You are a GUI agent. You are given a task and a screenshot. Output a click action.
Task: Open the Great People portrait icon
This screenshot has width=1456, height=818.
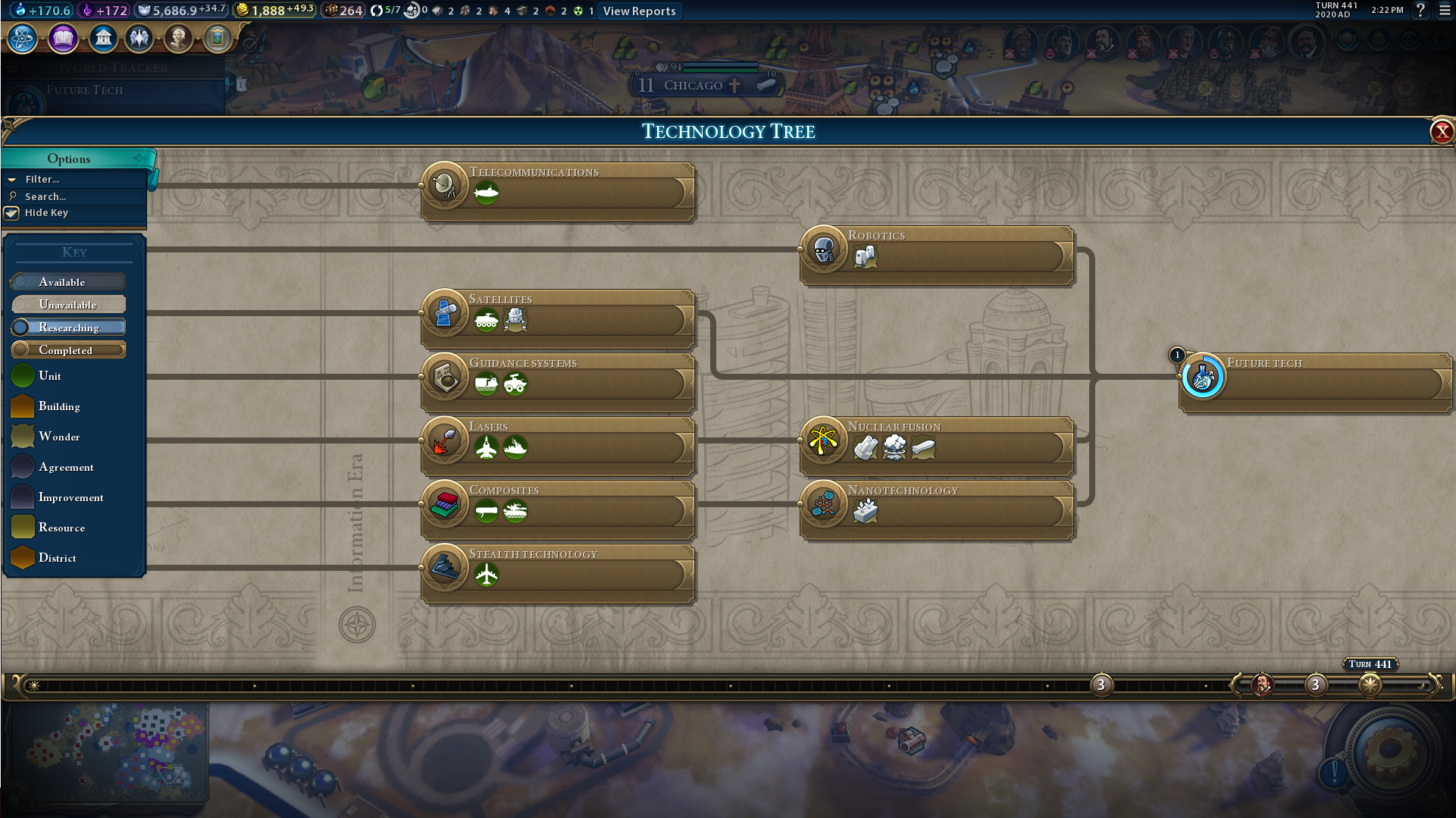pyautogui.click(x=179, y=38)
